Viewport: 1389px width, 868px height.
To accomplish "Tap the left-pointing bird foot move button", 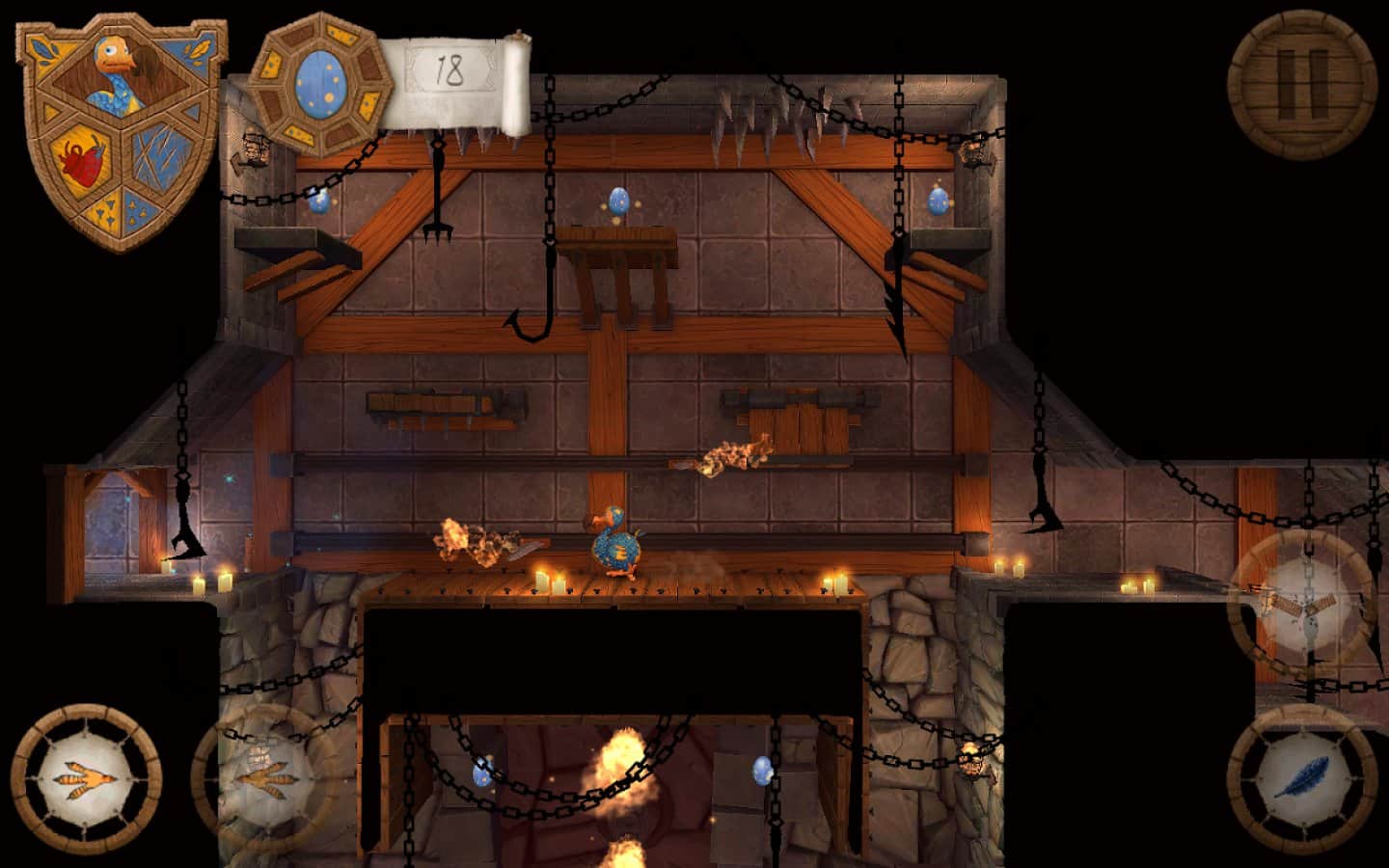I will point(86,777).
